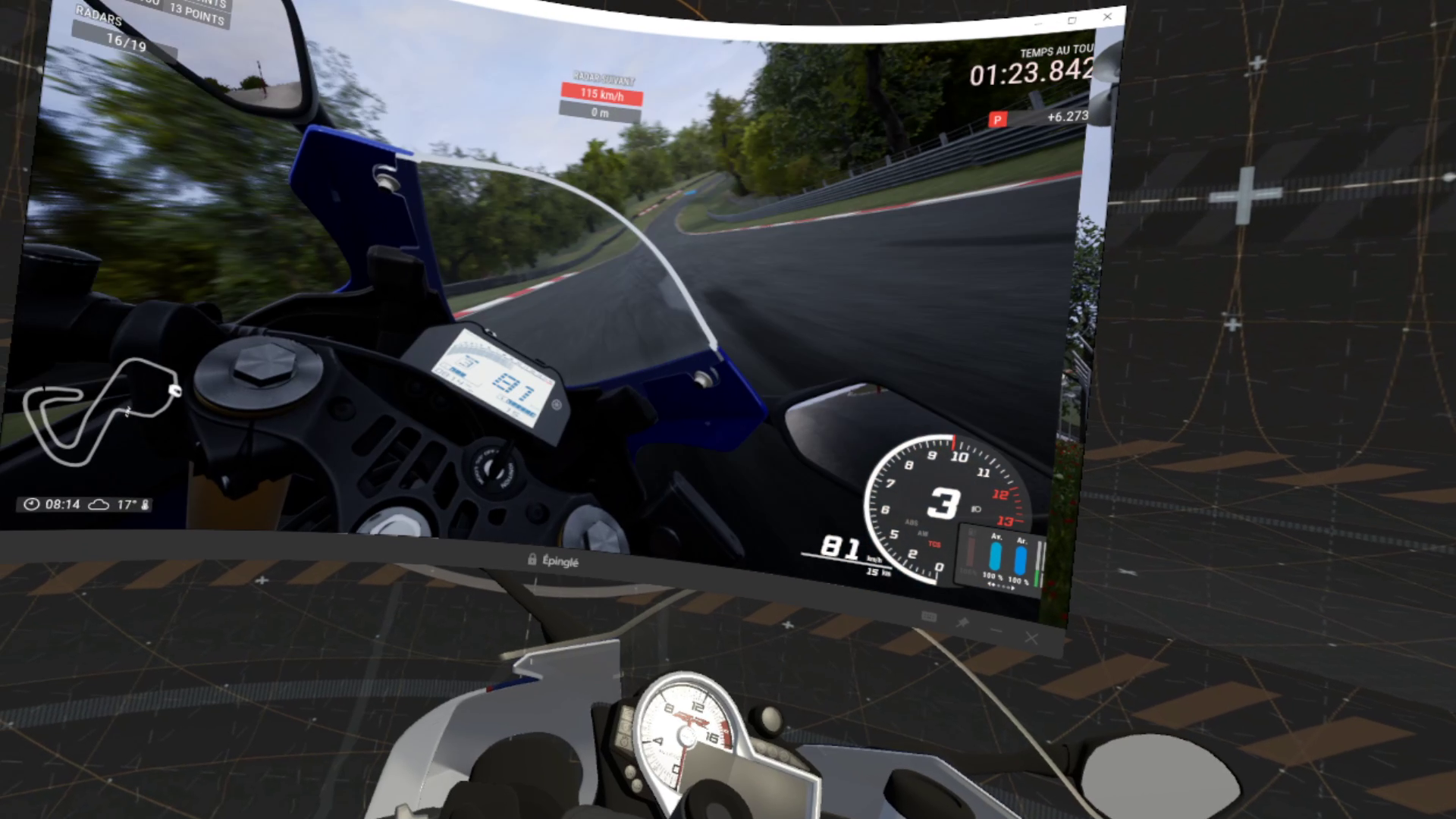The width and height of the screenshot is (1456, 819).
Task: Click the 13 POINTS tab at top
Action: pos(196,14)
